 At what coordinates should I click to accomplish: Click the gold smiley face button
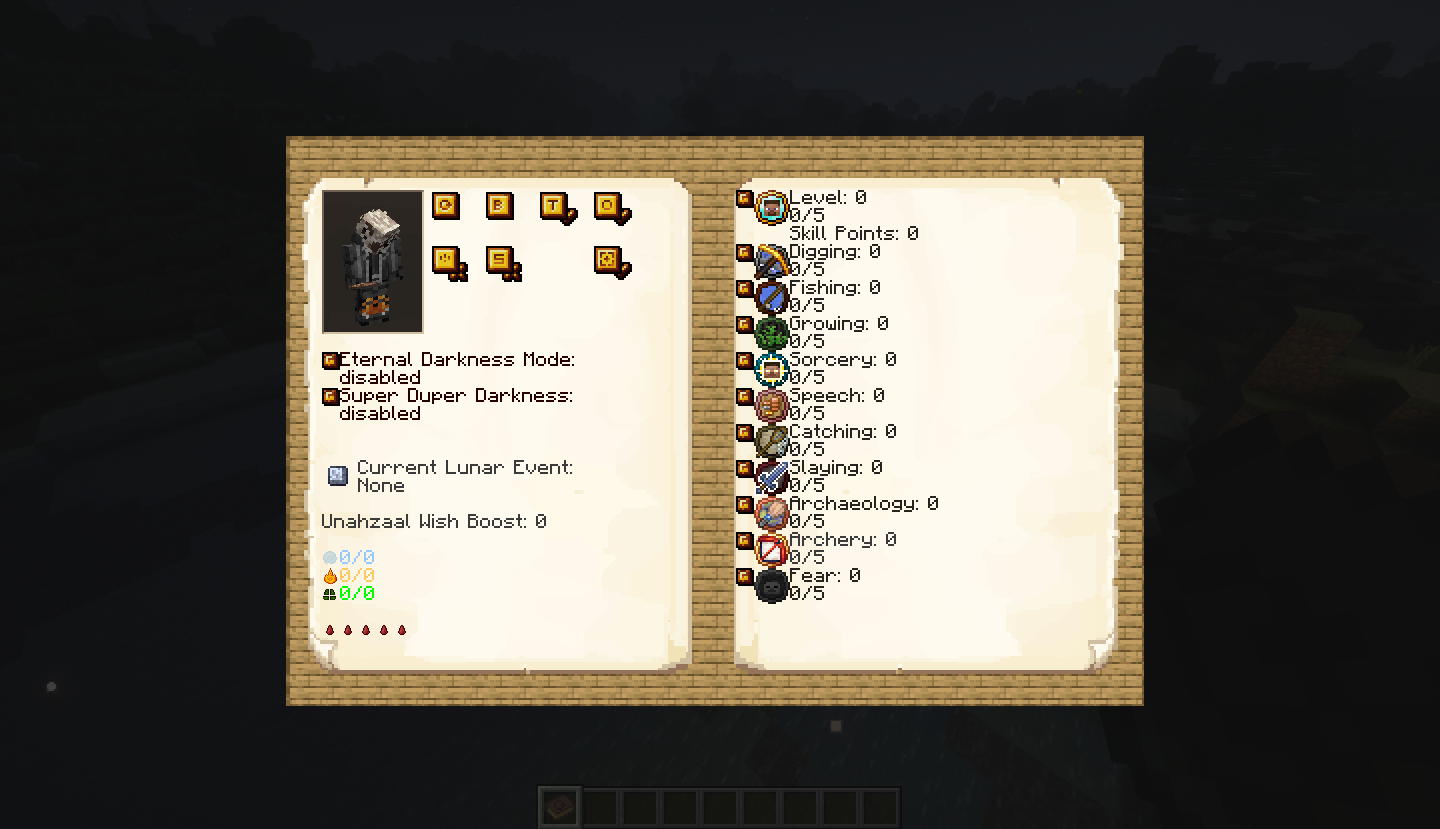tap(445, 260)
